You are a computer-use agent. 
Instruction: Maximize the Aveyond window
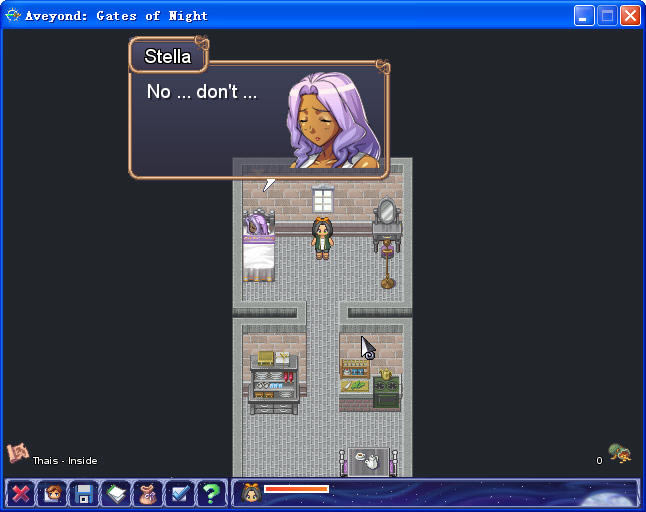click(607, 15)
